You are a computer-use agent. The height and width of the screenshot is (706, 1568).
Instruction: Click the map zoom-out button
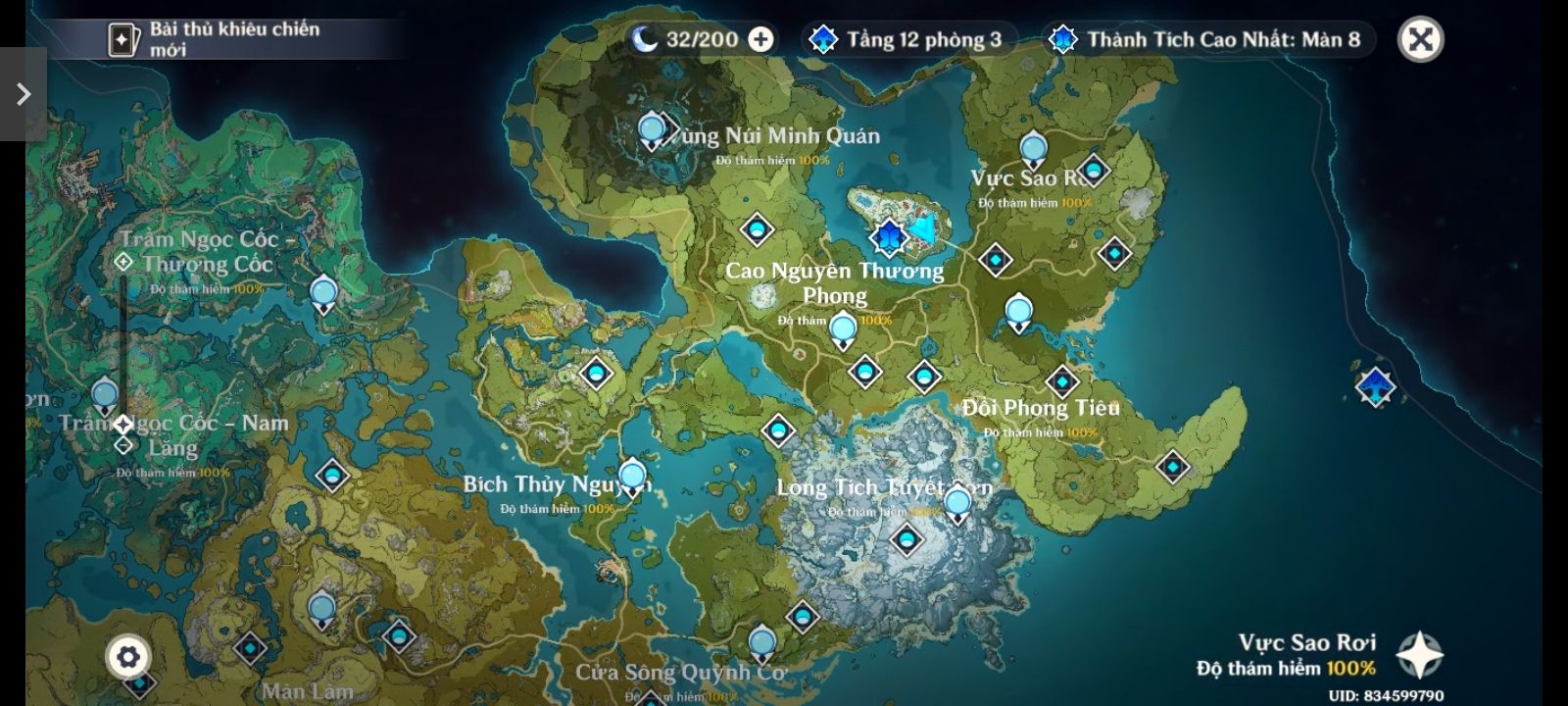coord(123,446)
